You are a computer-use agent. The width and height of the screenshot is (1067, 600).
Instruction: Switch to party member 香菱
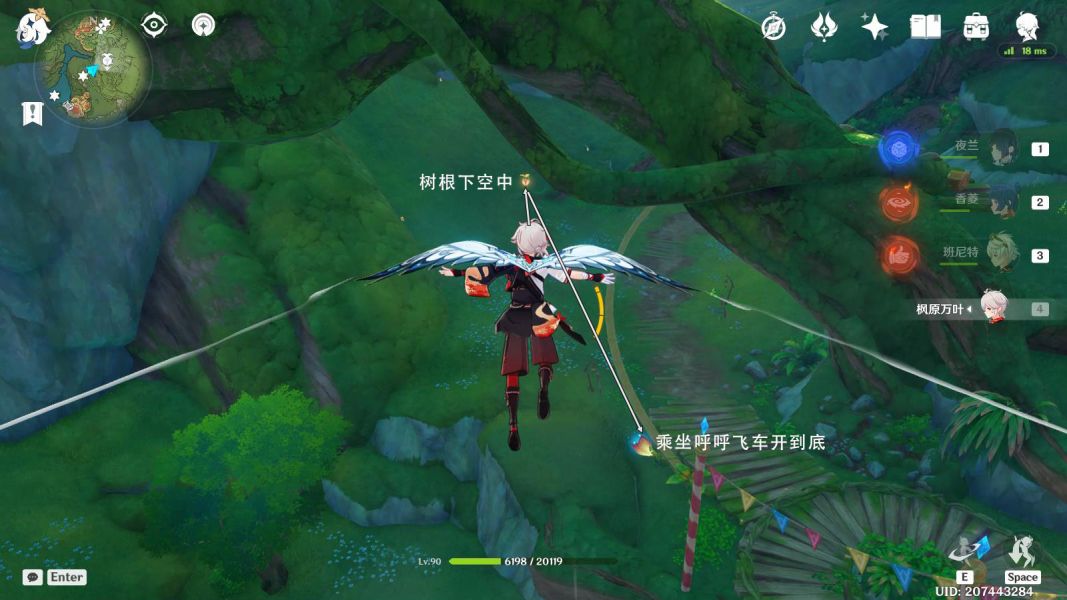[1002, 202]
